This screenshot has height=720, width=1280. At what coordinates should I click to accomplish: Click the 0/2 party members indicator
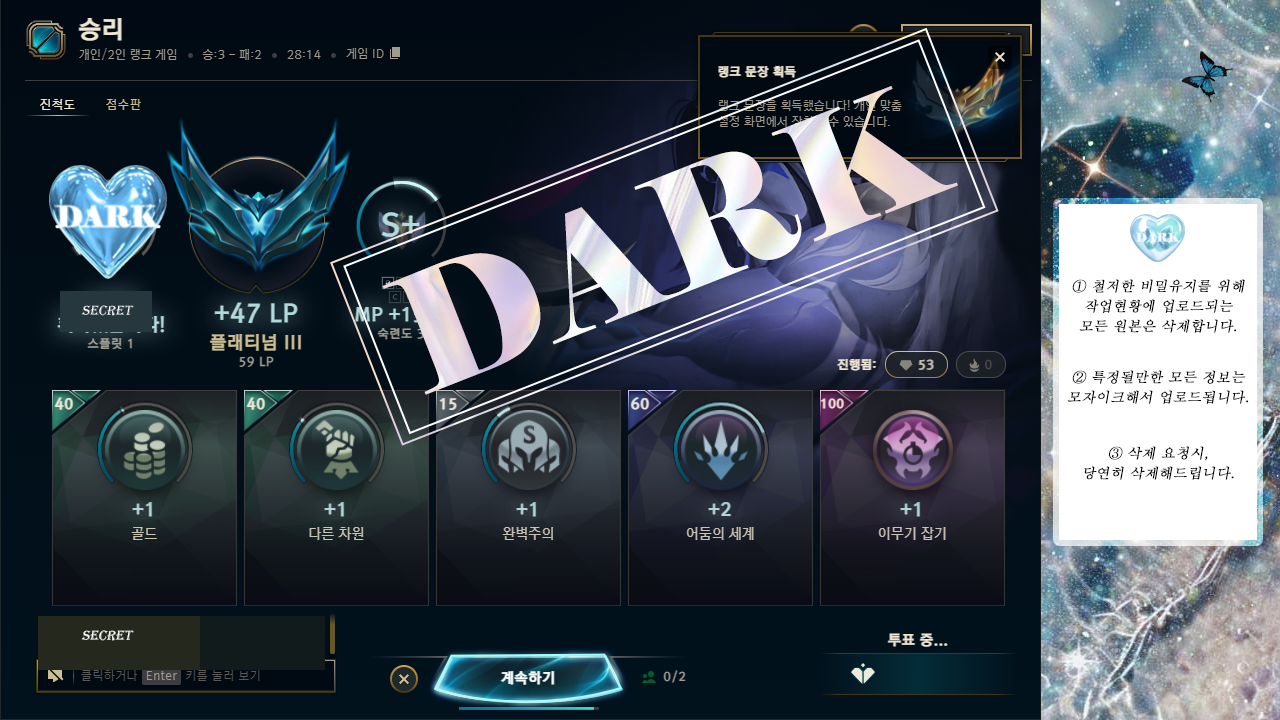pyautogui.click(x=662, y=677)
